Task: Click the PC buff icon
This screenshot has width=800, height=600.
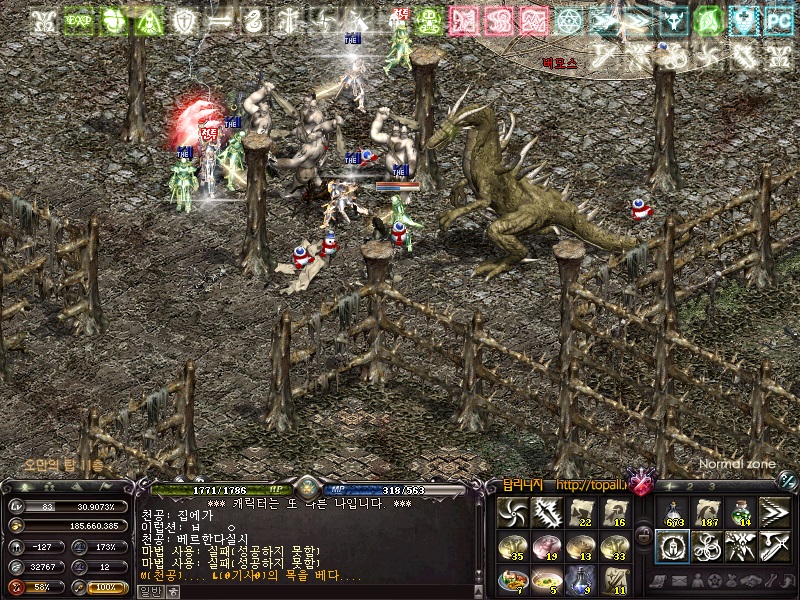Action: (777, 20)
